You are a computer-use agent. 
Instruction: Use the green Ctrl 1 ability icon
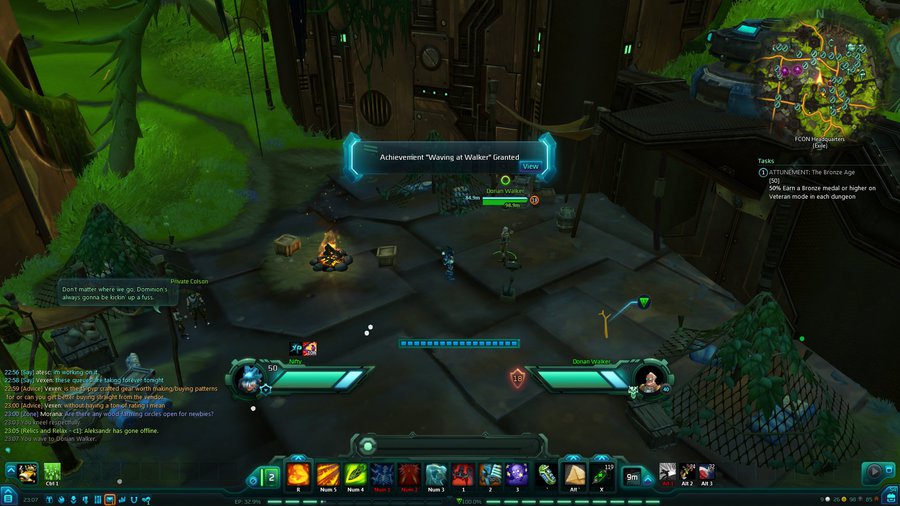click(x=51, y=471)
